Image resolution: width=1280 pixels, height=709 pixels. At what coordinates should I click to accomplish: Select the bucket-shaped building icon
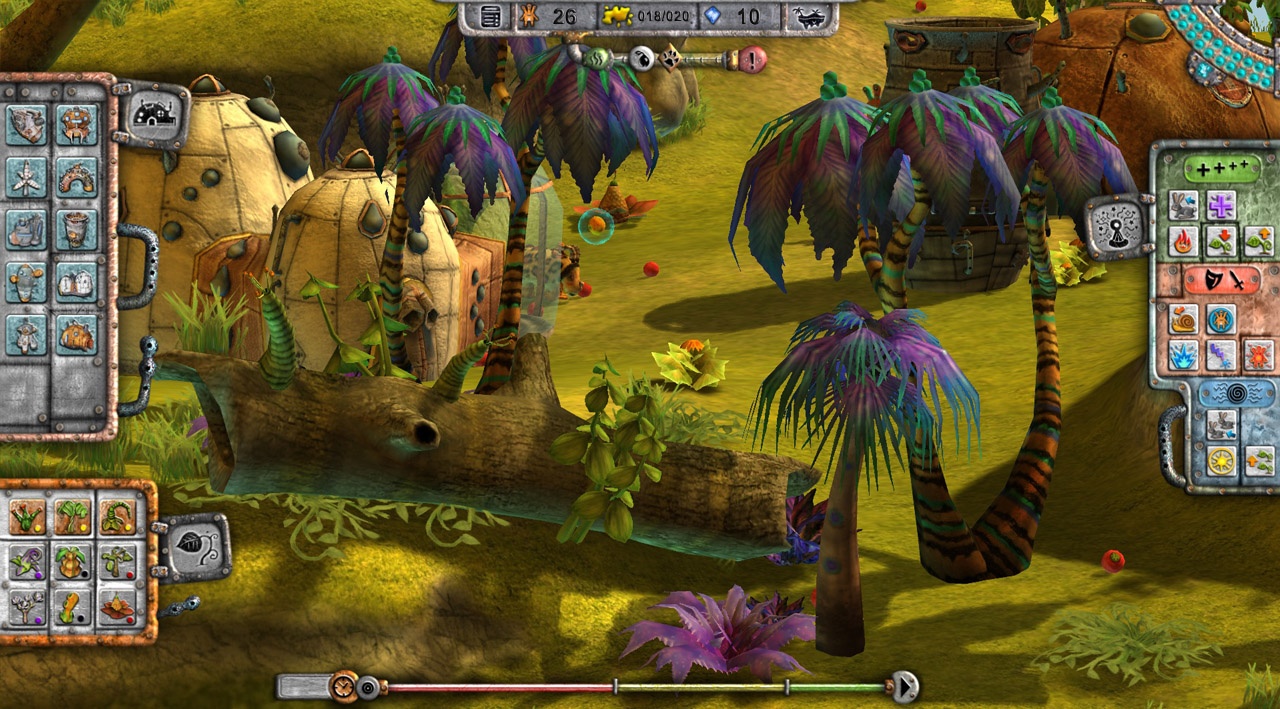pos(76,230)
